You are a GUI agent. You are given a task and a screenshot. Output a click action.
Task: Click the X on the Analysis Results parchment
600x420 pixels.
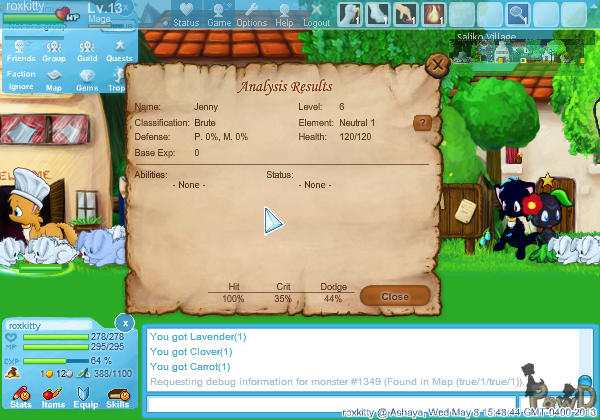pos(436,66)
